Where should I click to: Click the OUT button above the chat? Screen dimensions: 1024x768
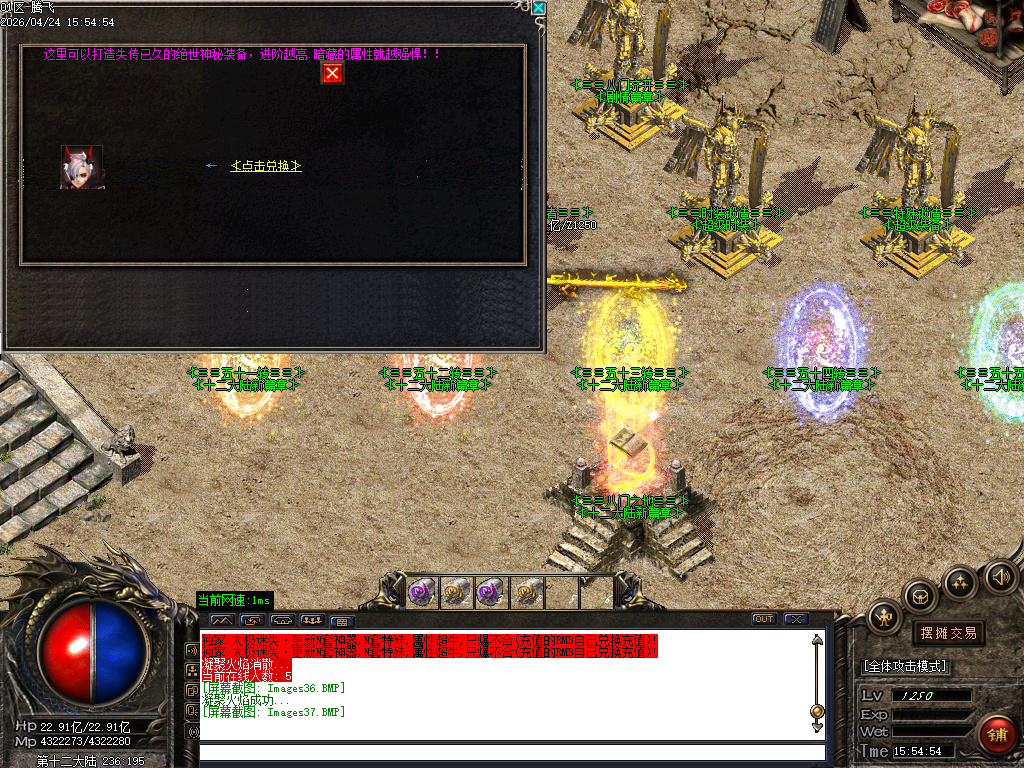click(764, 619)
